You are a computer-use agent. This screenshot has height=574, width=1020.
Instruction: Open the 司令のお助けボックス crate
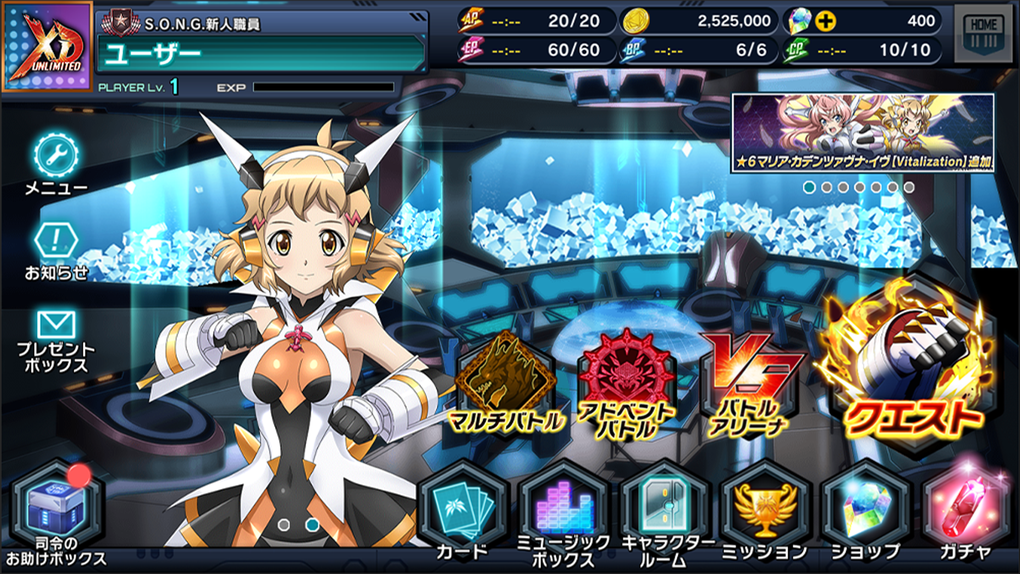point(56,507)
